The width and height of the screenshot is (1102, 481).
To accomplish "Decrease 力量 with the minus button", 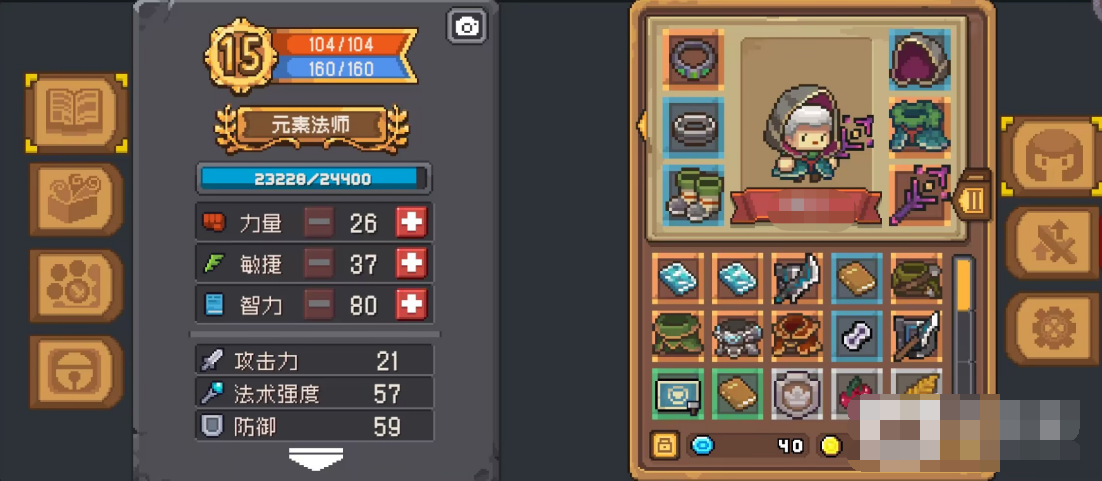I will click(x=319, y=223).
